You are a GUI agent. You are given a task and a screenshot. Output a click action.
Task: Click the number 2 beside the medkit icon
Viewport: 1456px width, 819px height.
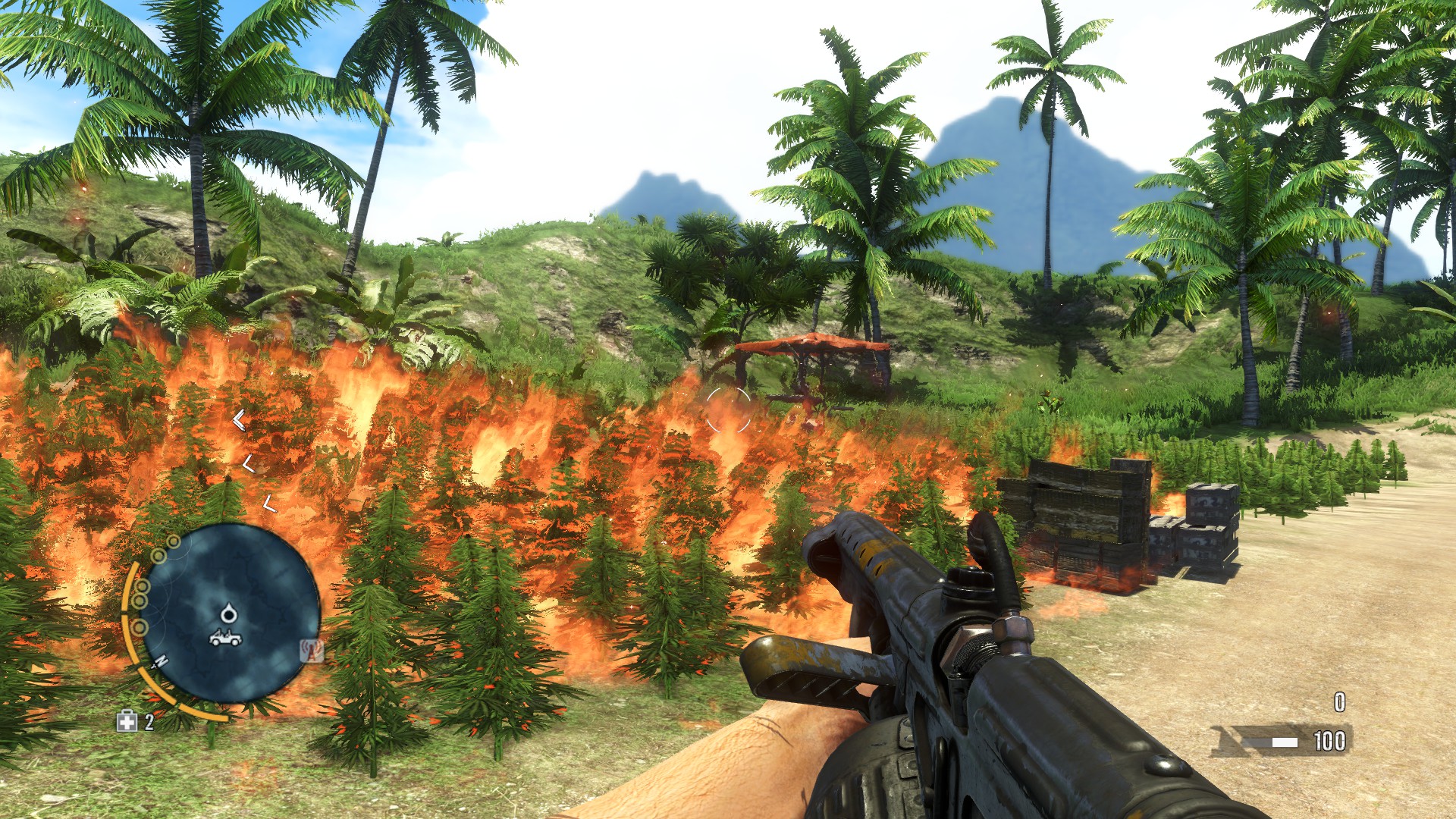[x=148, y=721]
